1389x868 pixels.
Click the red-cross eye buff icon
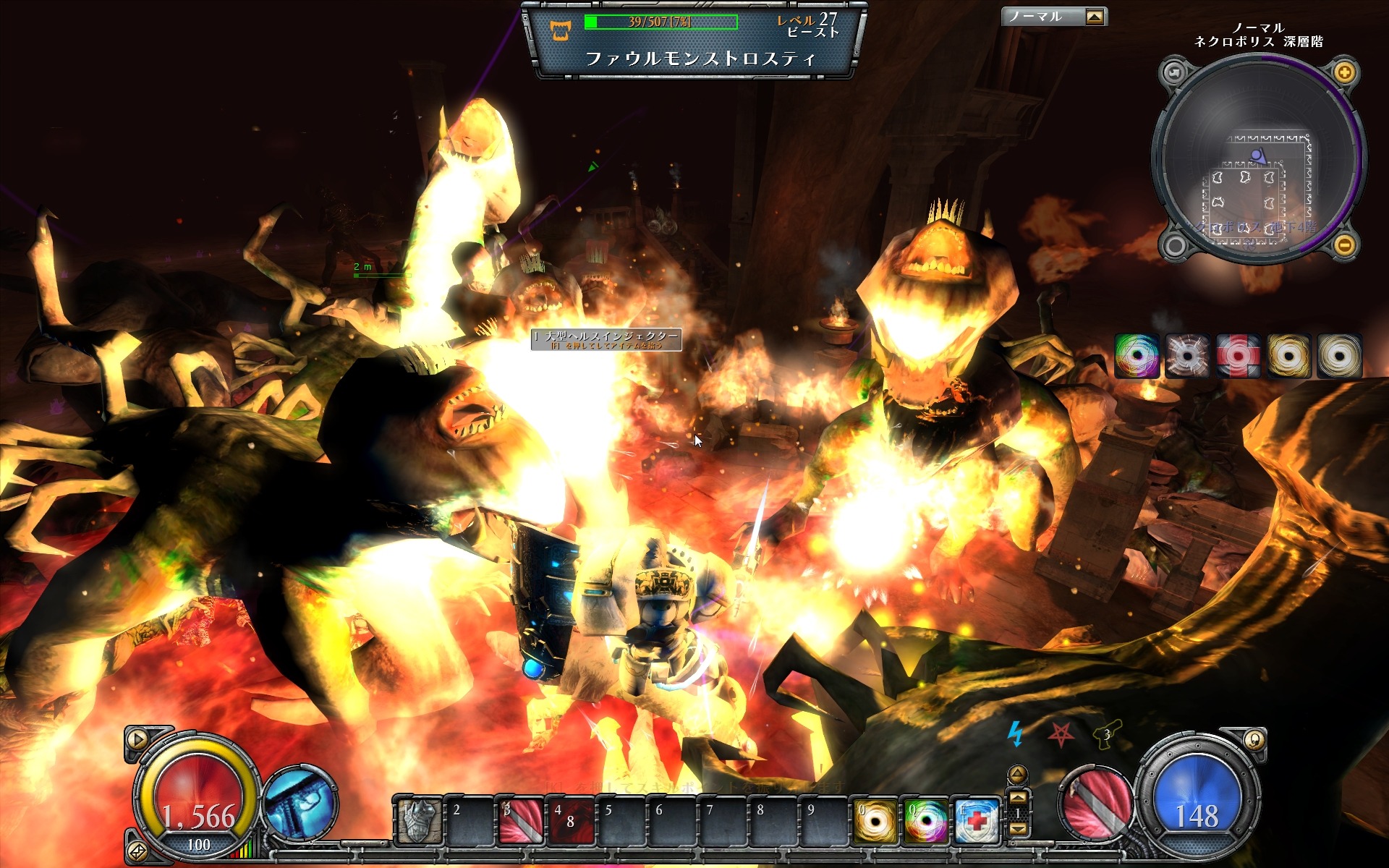[x=1237, y=356]
